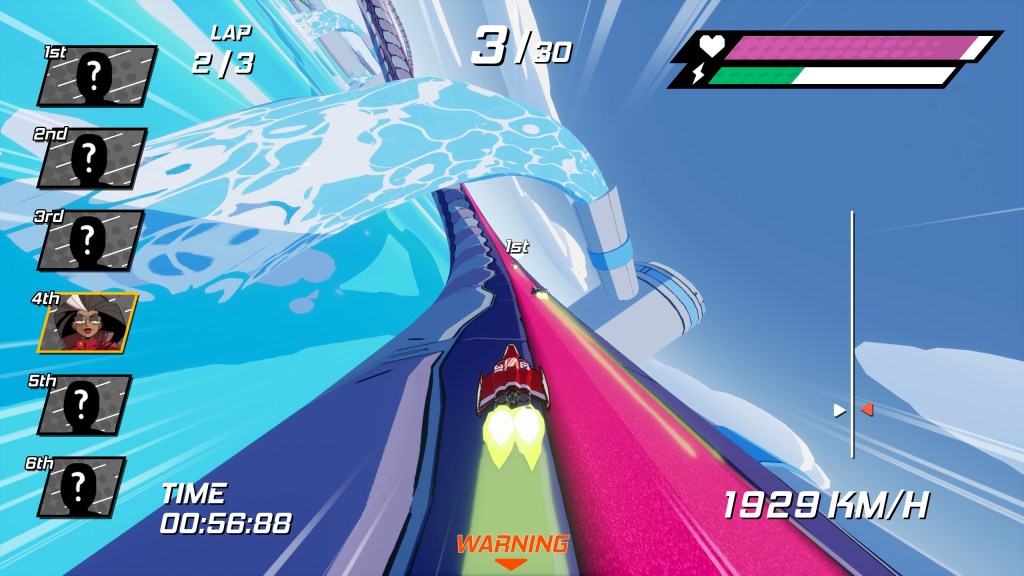Click the red marker on track progress bar

pyautogui.click(x=867, y=409)
